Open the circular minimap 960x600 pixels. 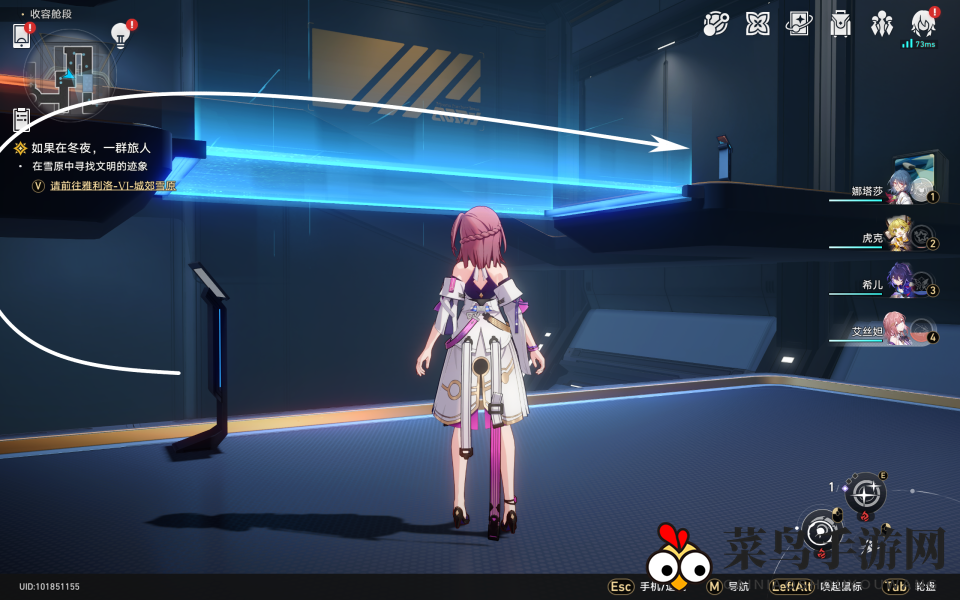coord(70,72)
